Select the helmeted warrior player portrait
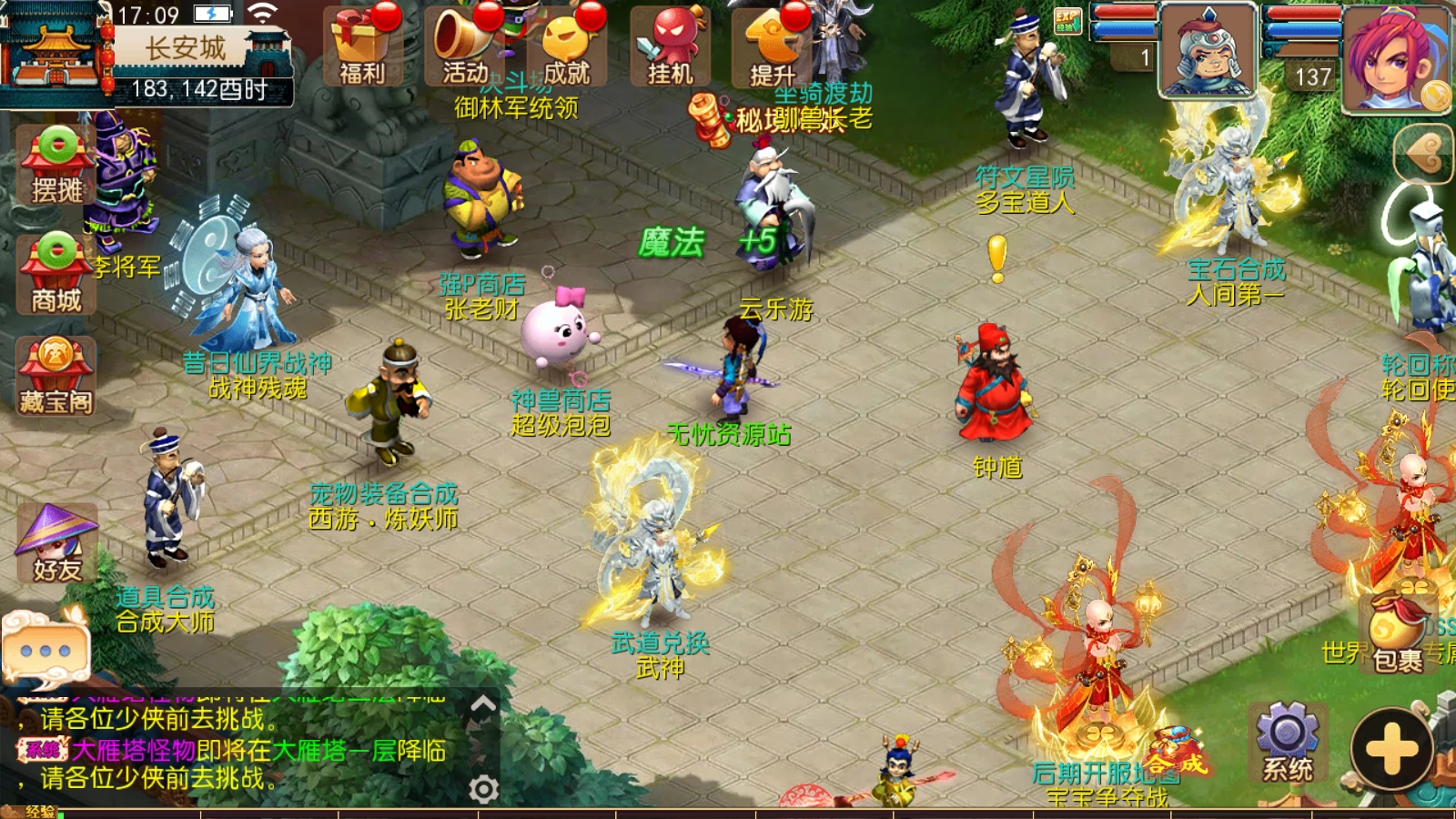The image size is (1456, 819). click(1208, 50)
